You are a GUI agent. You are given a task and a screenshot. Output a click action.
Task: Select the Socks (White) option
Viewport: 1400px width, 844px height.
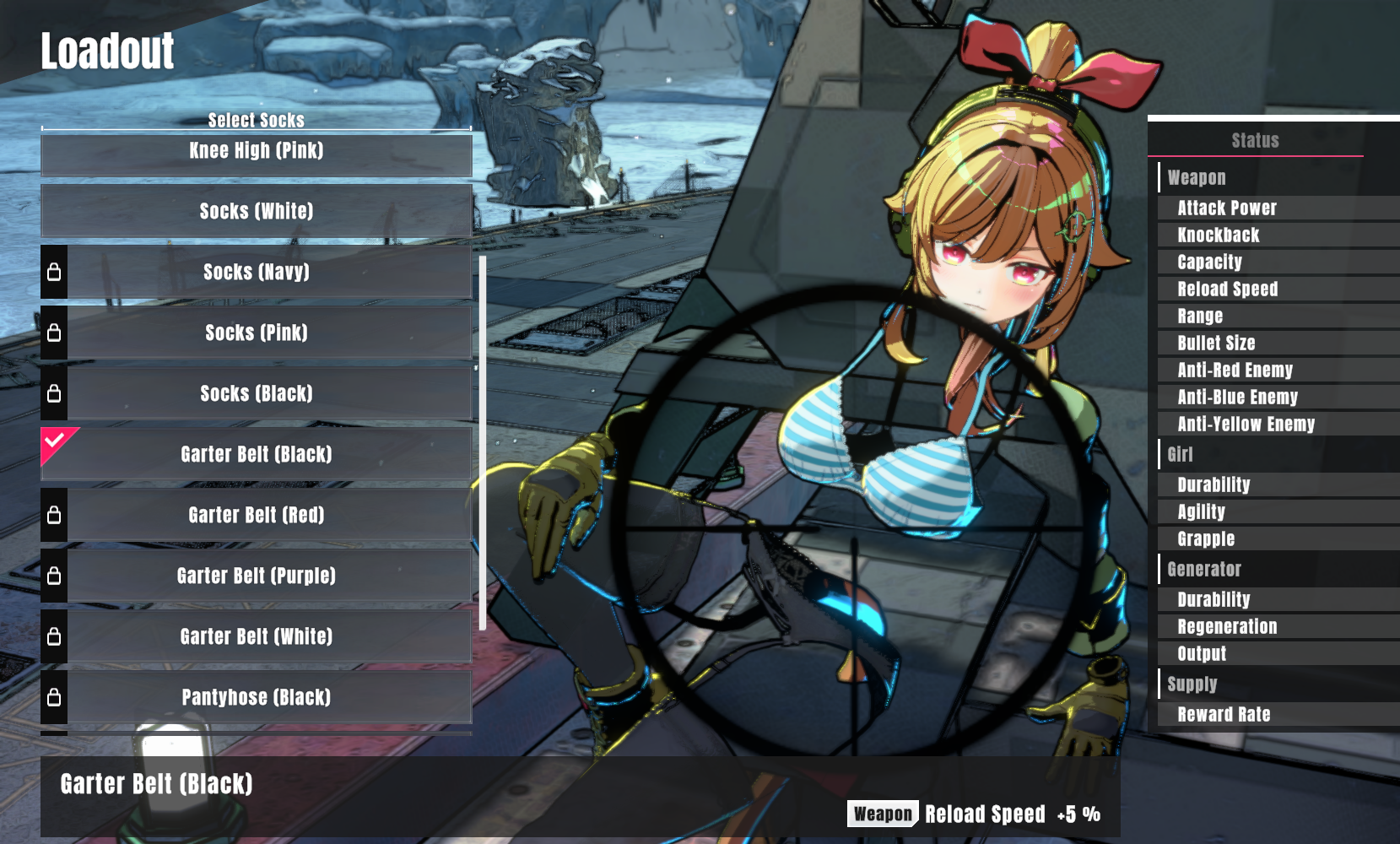click(256, 212)
